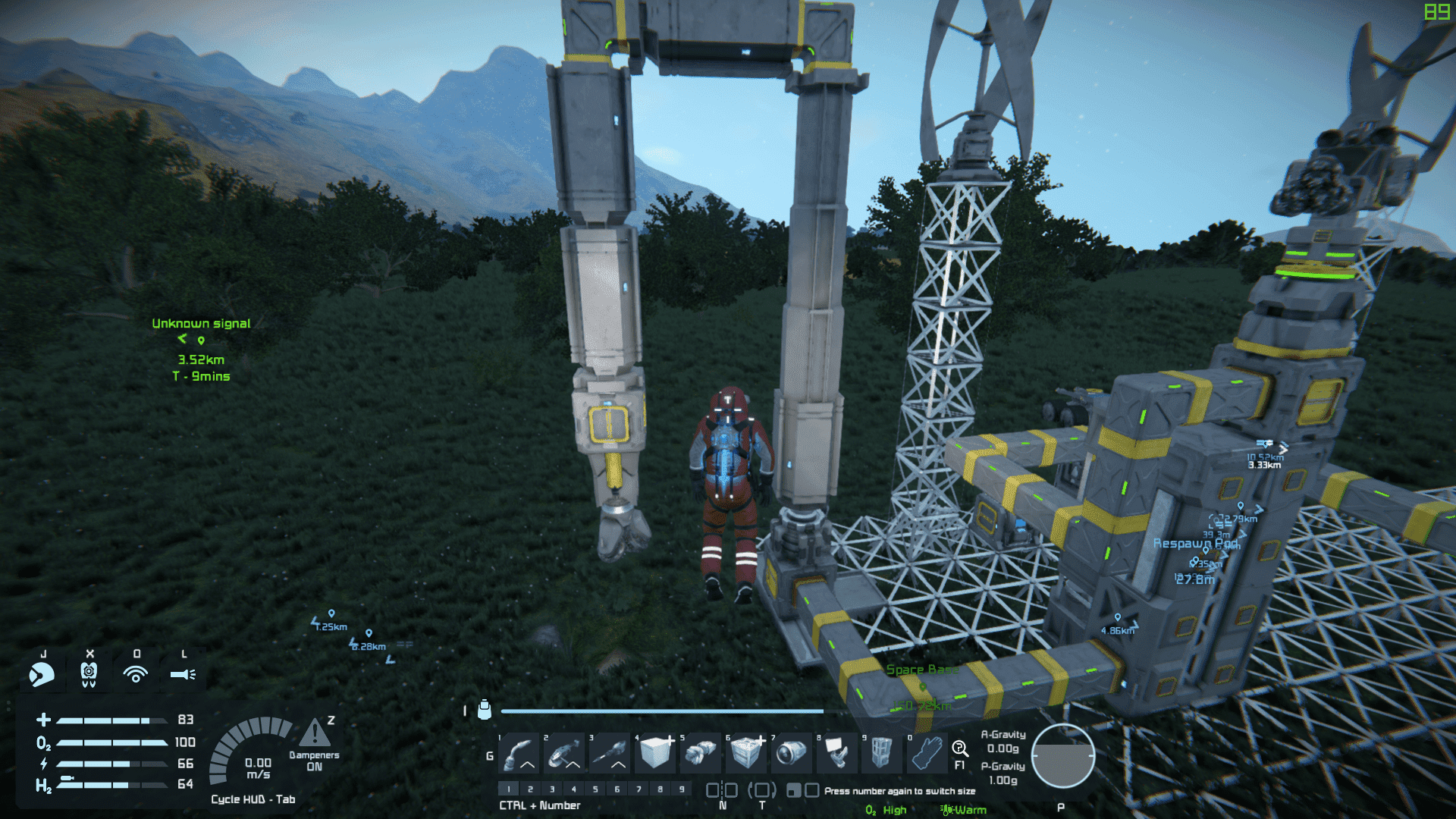Select the armor block in slot 4
Screen dimensions: 1456x819
tap(655, 753)
